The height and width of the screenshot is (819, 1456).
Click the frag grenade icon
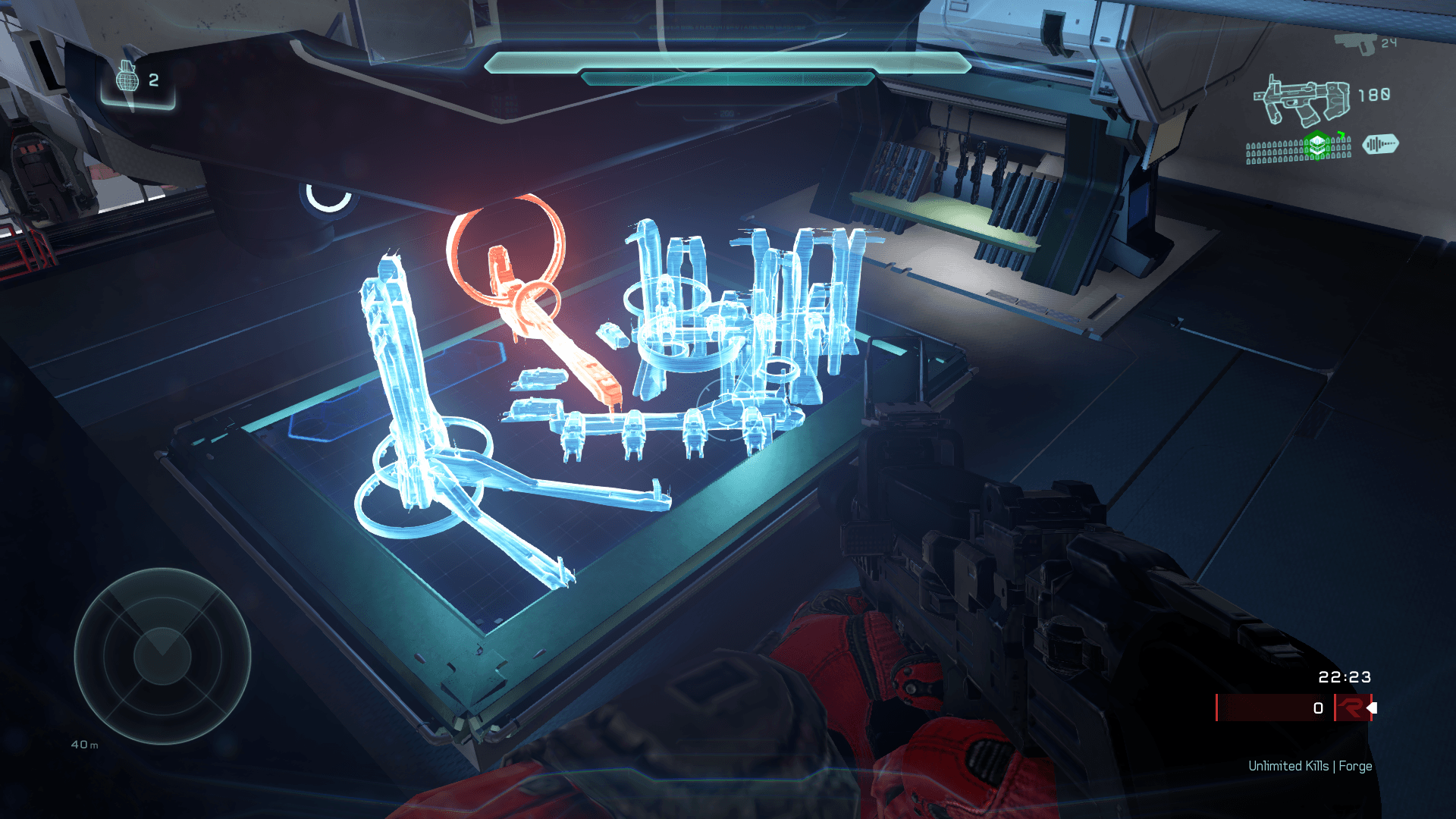click(127, 77)
